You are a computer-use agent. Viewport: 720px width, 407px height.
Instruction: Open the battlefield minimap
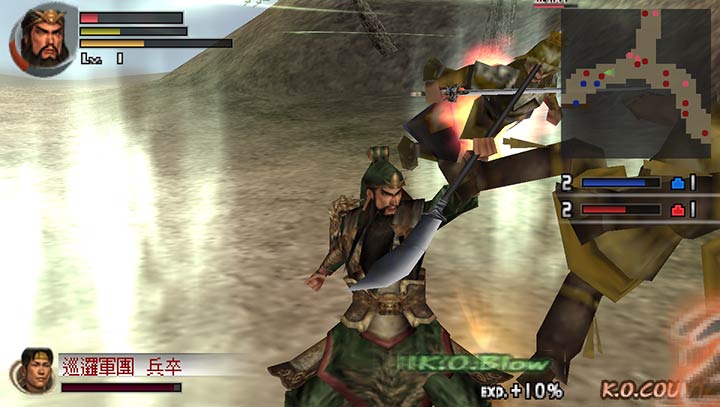coord(636,82)
